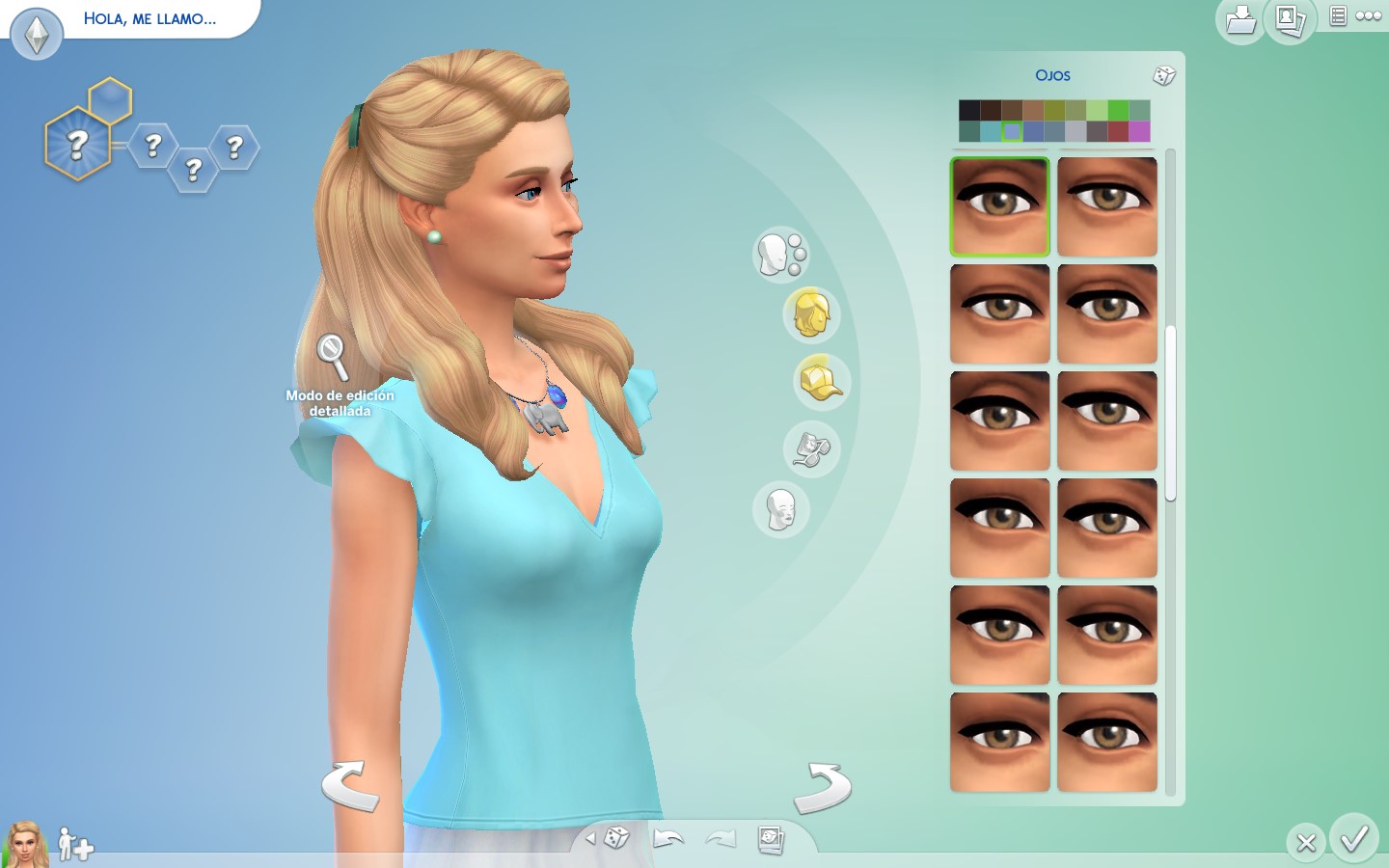
Task: Collapse the bottom toolbar with the arrow
Action: [593, 839]
